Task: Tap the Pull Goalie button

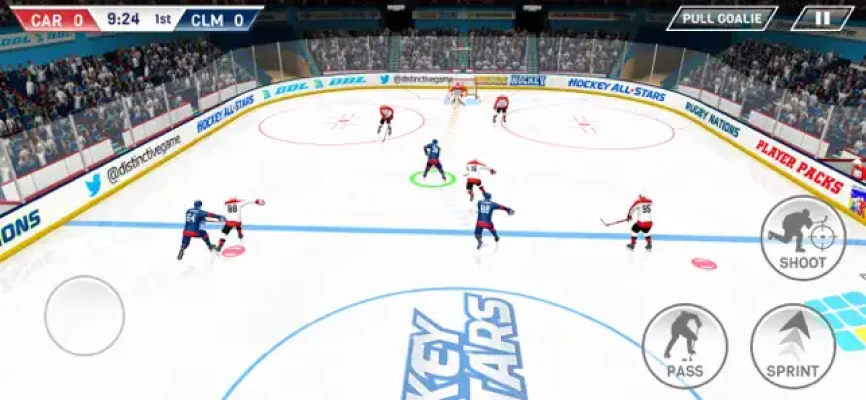Action: (x=722, y=18)
